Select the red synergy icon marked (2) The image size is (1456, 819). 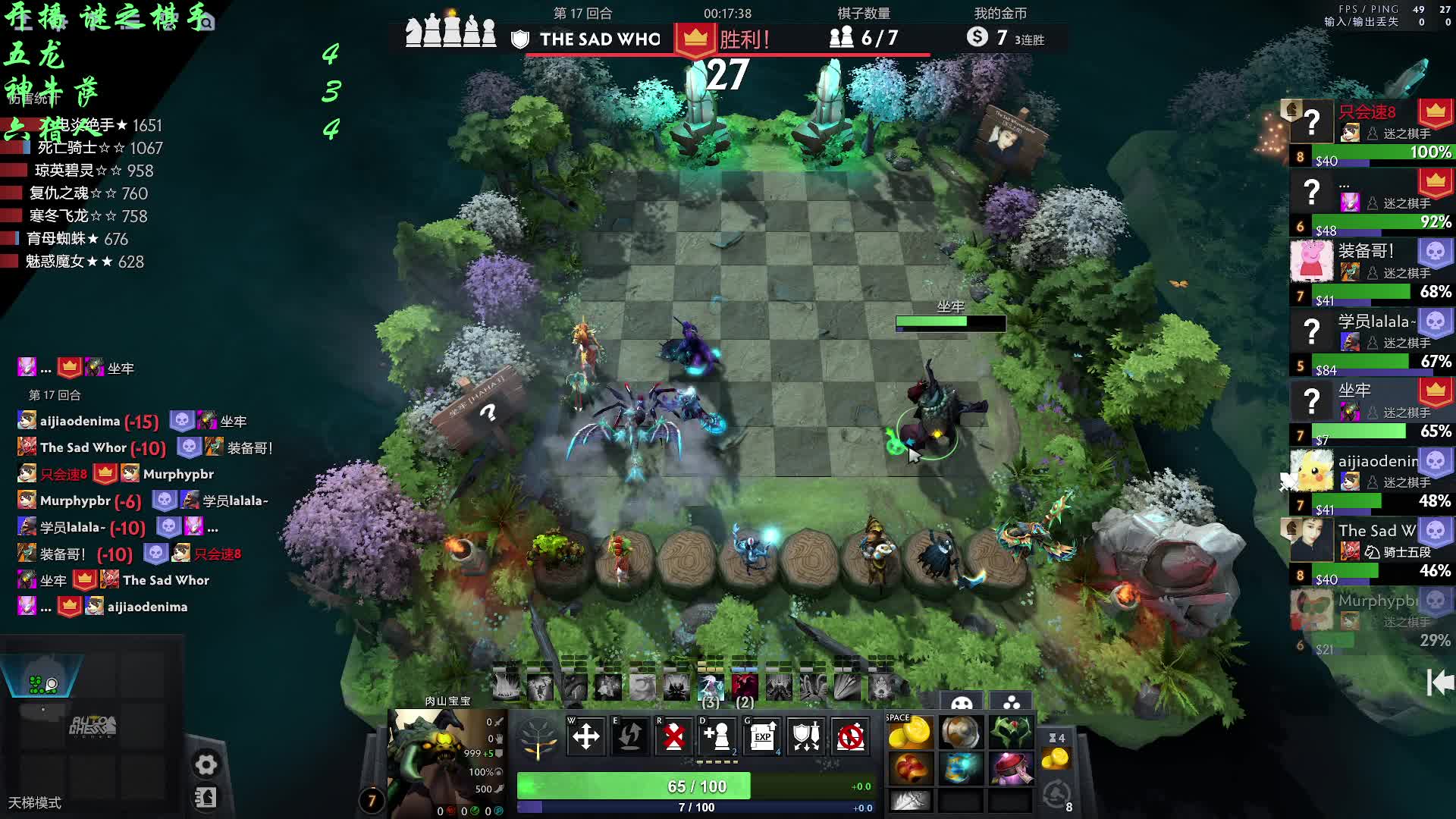(x=745, y=687)
